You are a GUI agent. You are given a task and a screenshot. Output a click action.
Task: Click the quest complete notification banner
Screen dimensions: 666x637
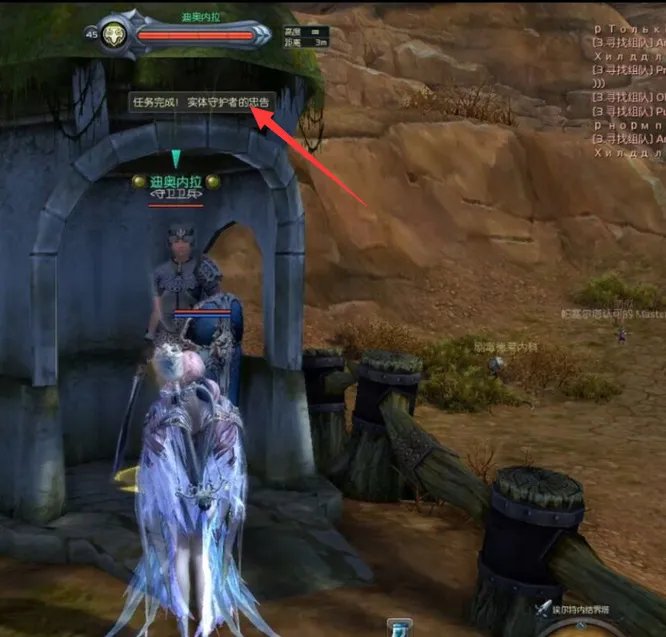(x=201, y=102)
